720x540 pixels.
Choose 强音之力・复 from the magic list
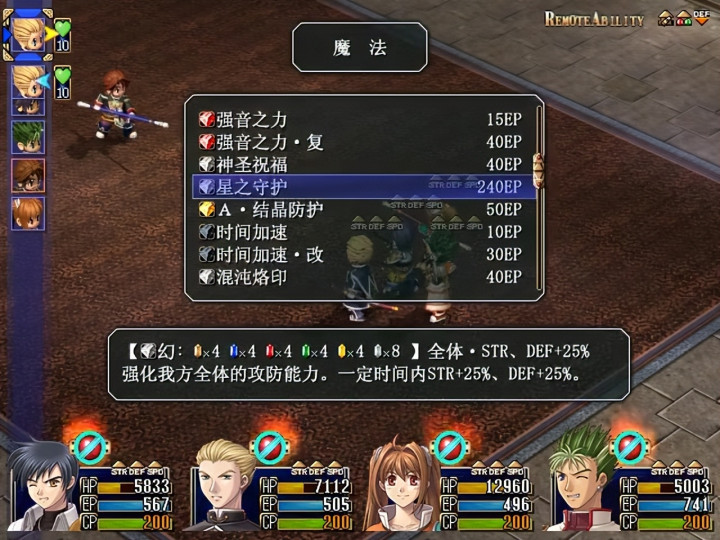(360, 142)
